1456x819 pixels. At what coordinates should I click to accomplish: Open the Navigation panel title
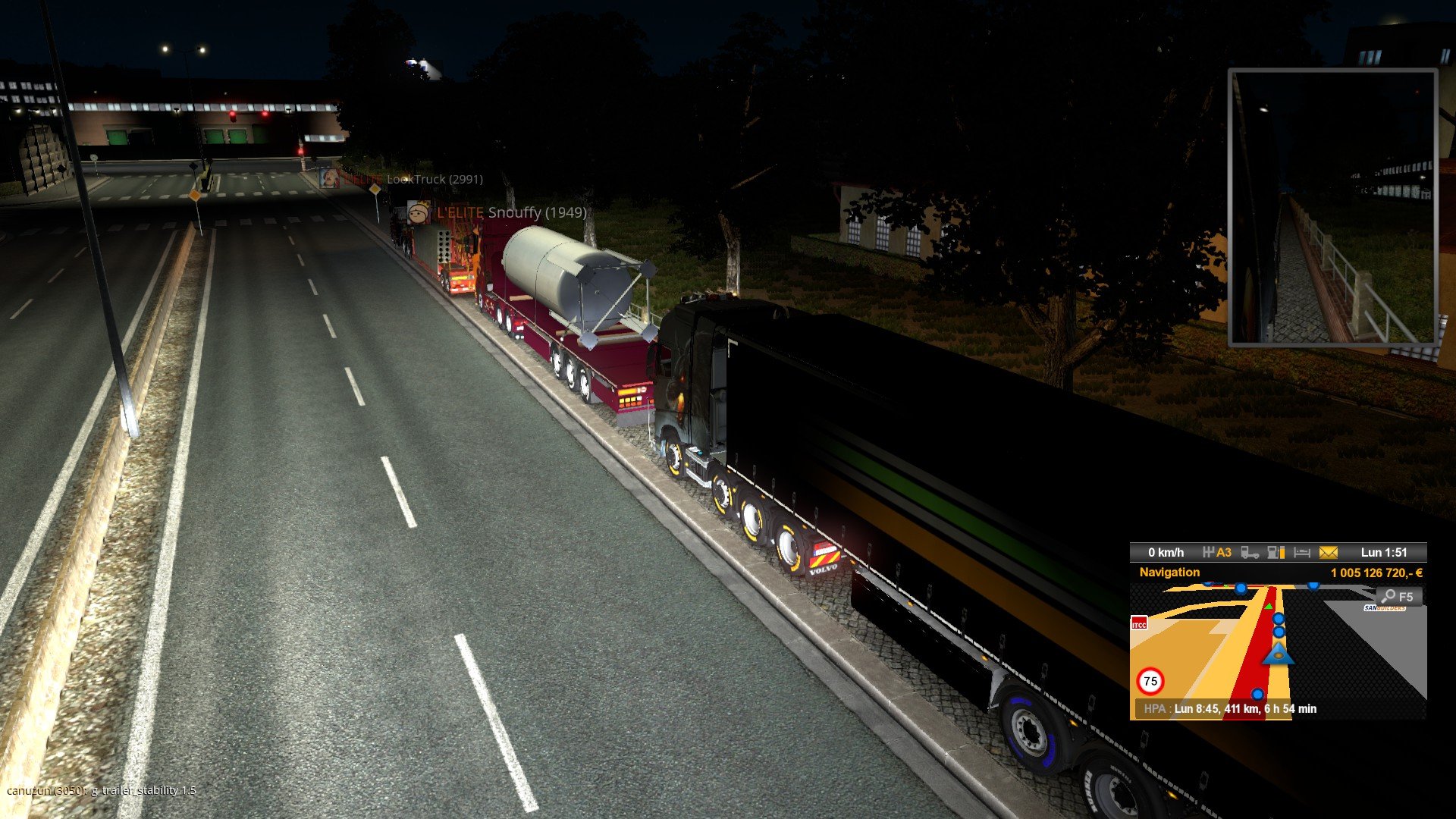click(1169, 573)
